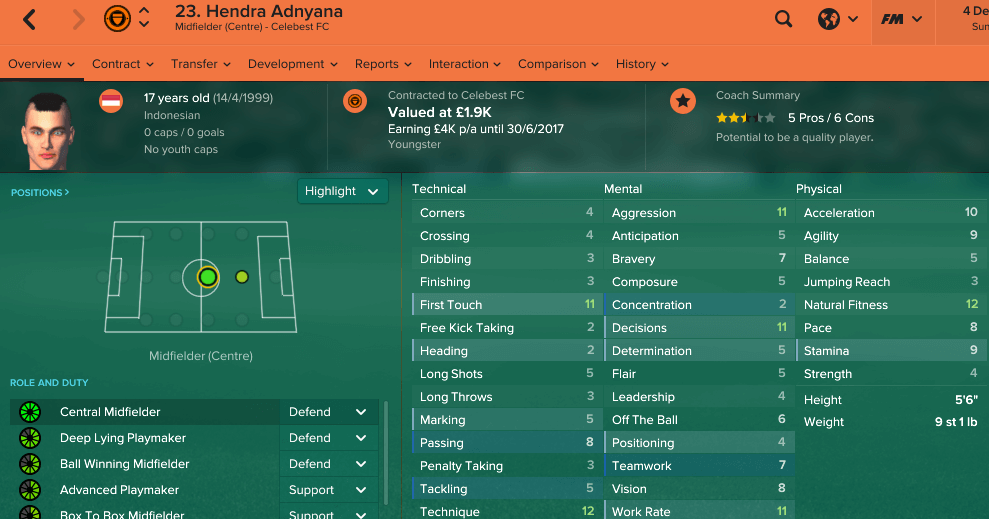
Task: Open the Overview tab menu
Action: (41, 64)
